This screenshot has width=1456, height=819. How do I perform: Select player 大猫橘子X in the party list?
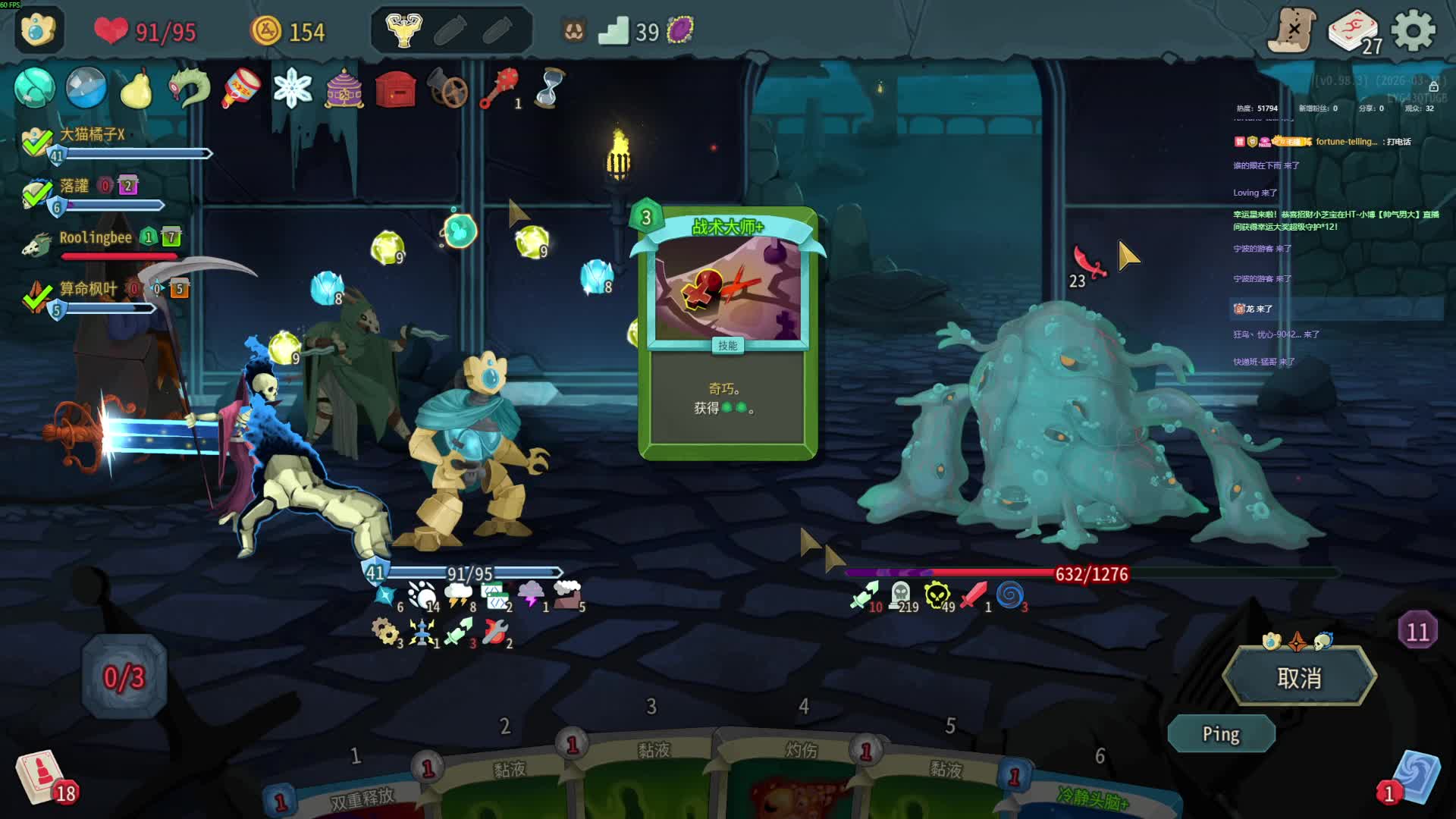coord(92,135)
